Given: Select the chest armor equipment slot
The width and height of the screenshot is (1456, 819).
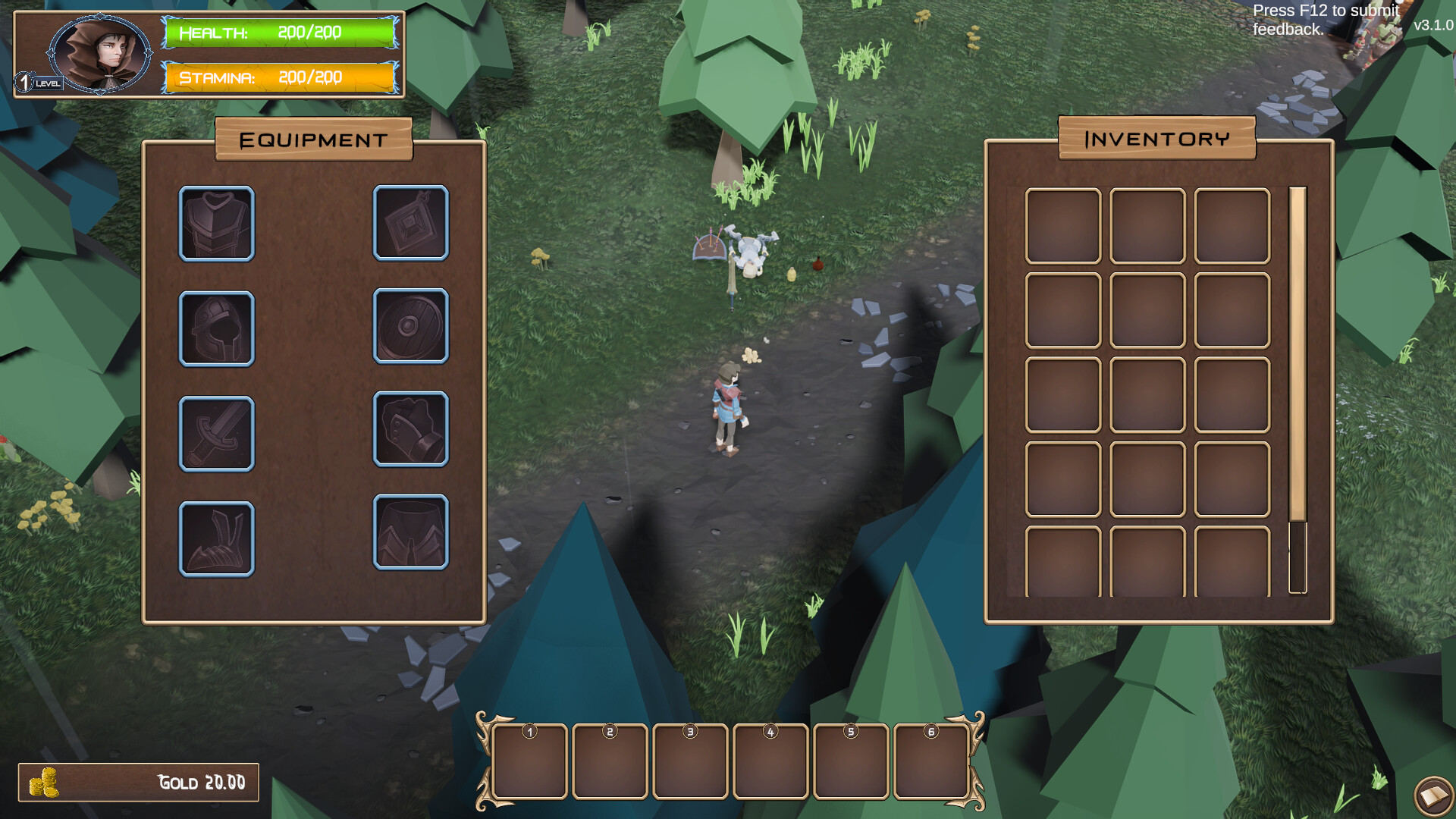Looking at the screenshot, I should [x=216, y=224].
